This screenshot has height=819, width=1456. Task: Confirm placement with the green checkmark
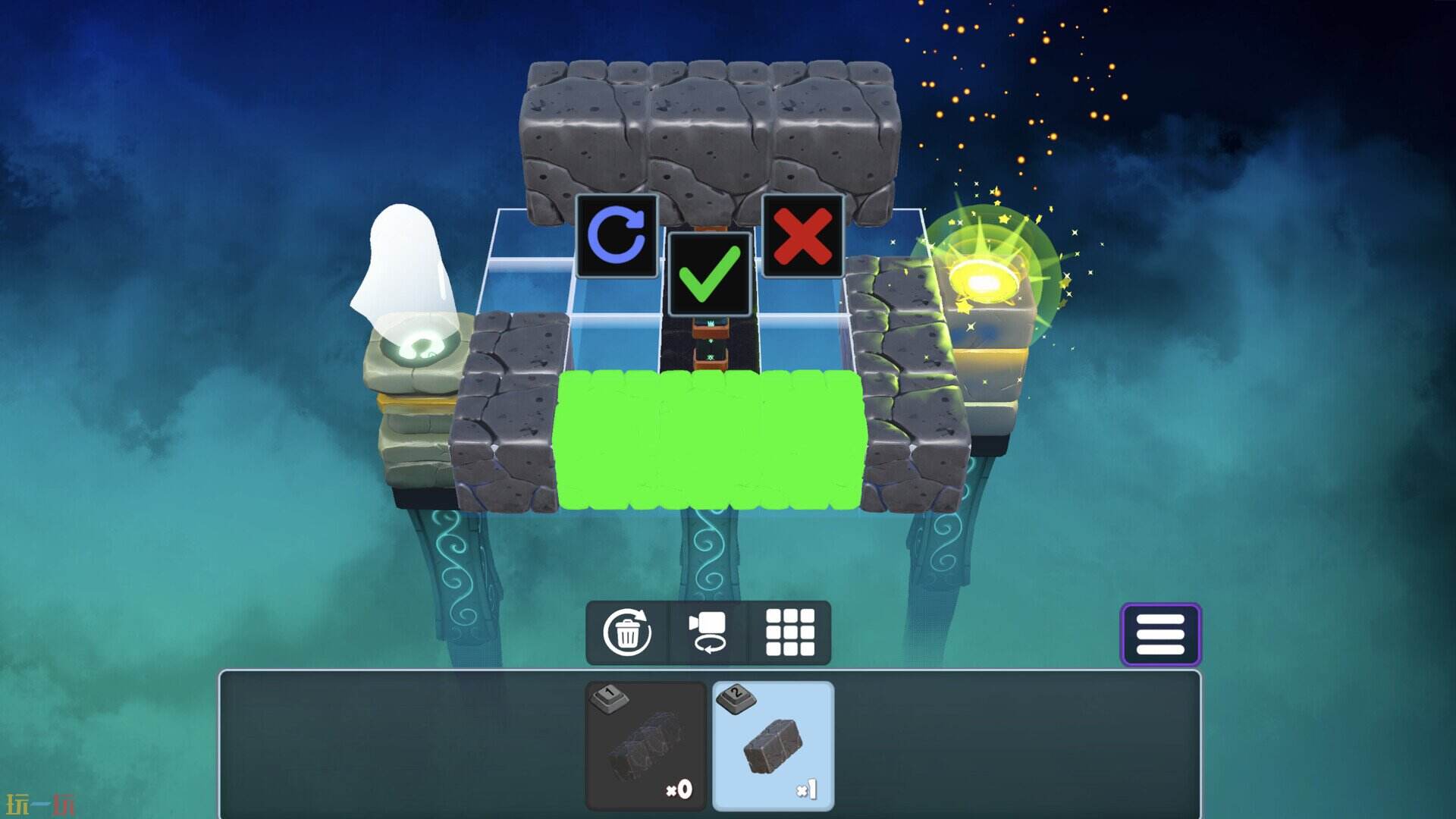tap(709, 274)
